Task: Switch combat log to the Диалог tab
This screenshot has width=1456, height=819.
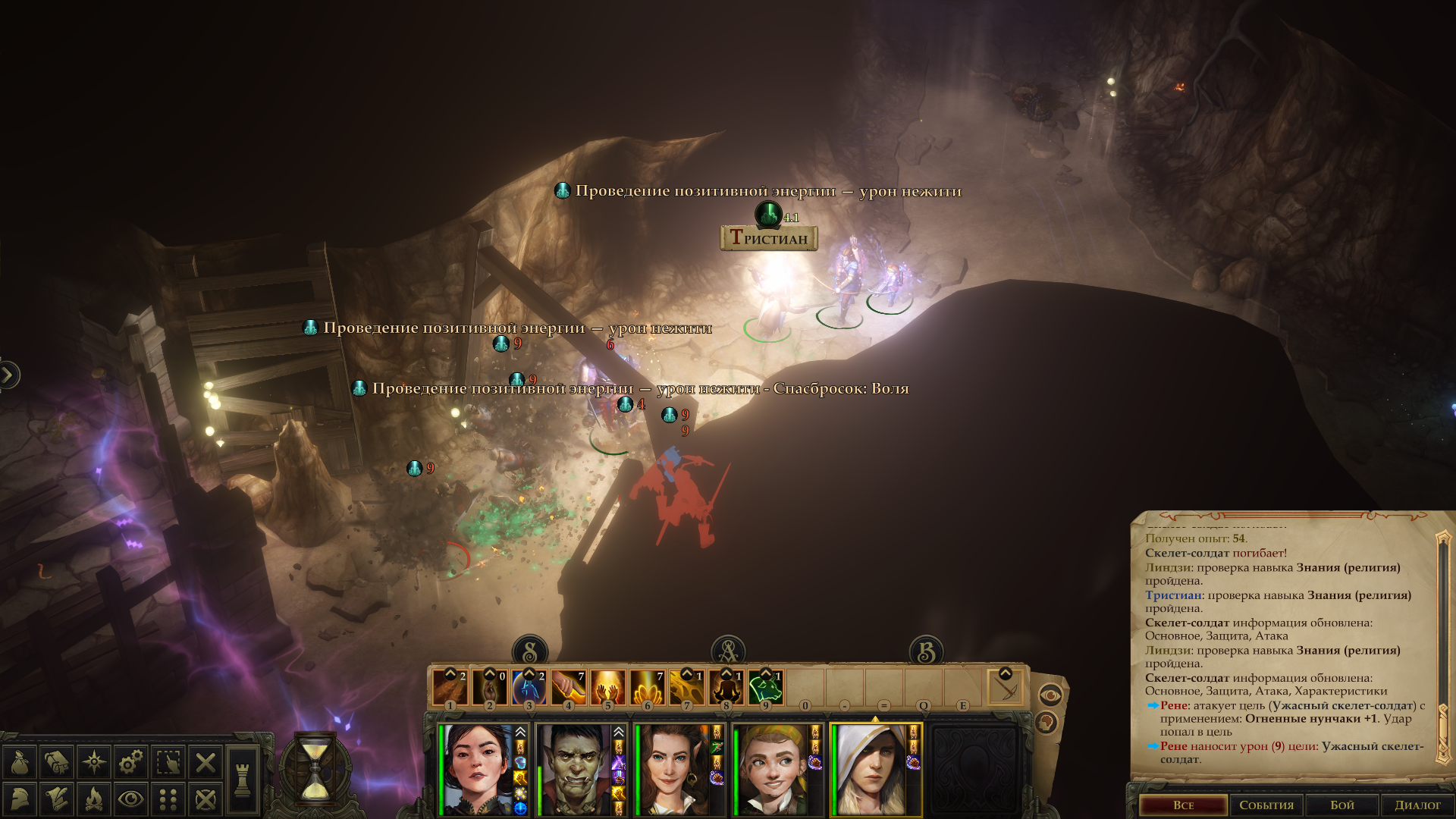Action: point(1417,805)
